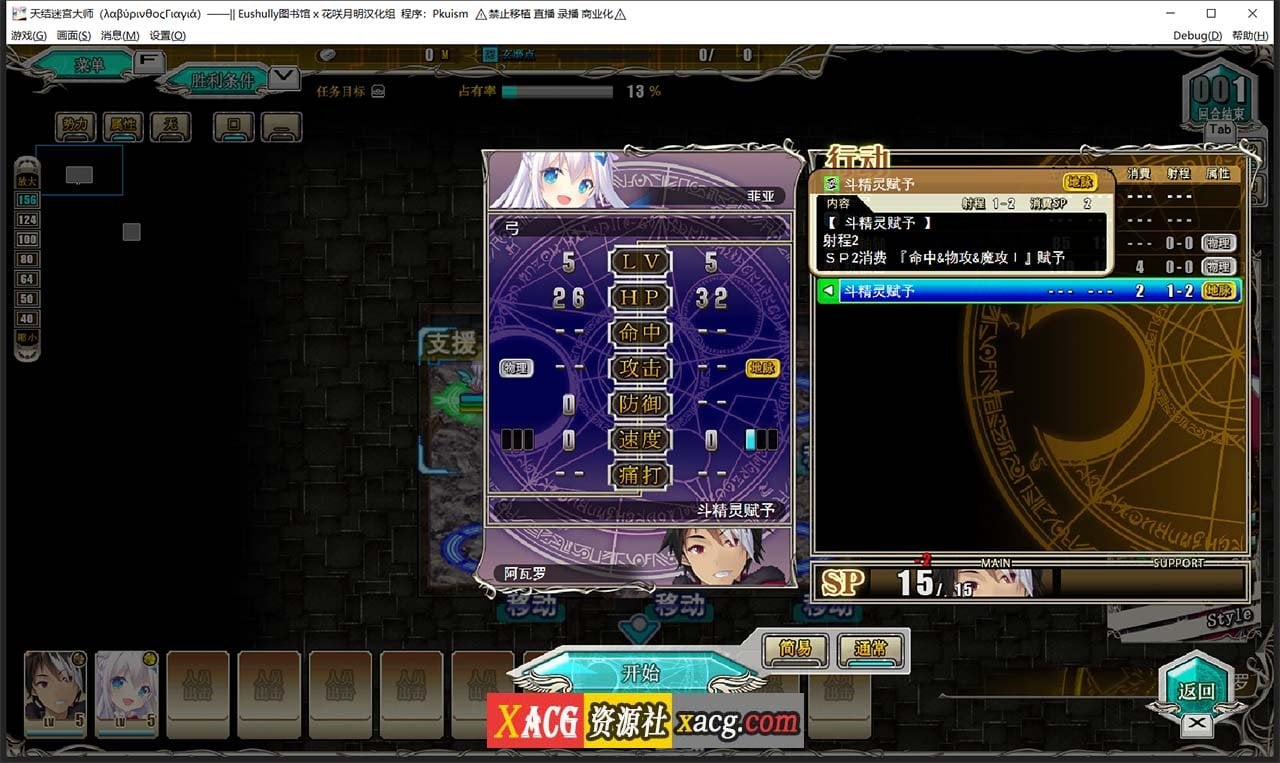Toggle the dash map overlay button

point(281,127)
